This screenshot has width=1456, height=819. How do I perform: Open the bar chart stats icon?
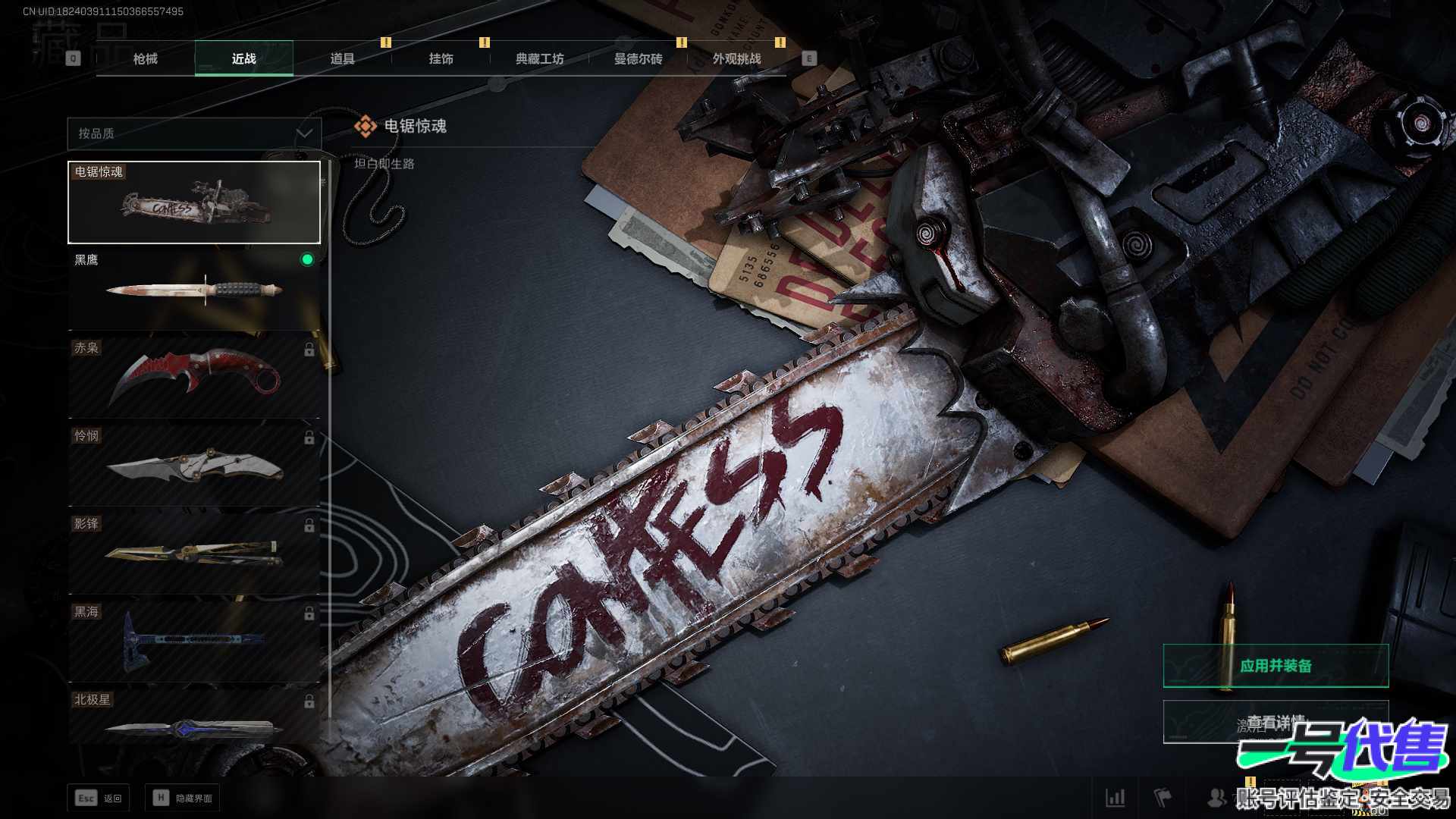coord(1115,798)
